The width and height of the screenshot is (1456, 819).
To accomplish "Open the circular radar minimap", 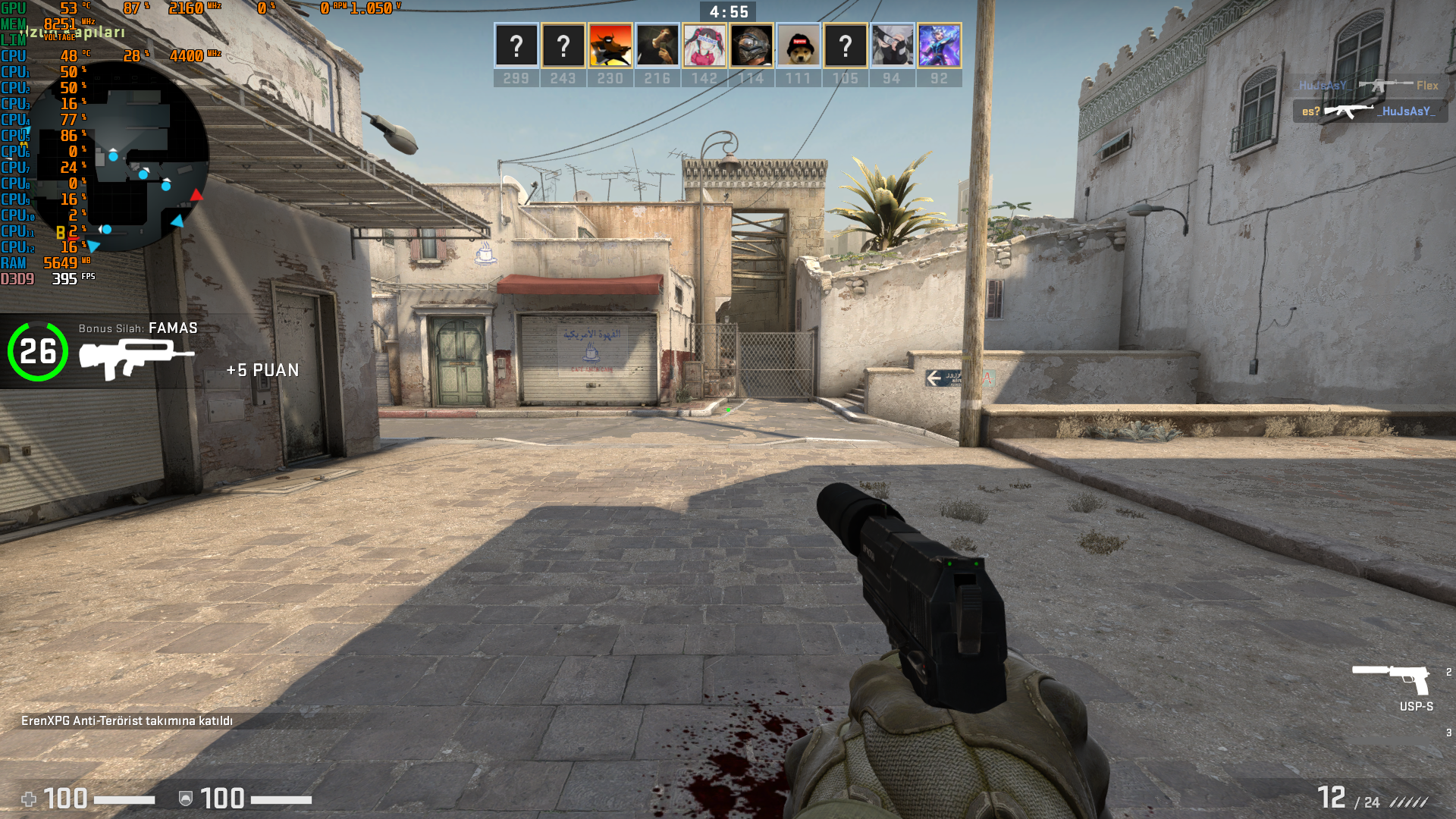I will [121, 157].
